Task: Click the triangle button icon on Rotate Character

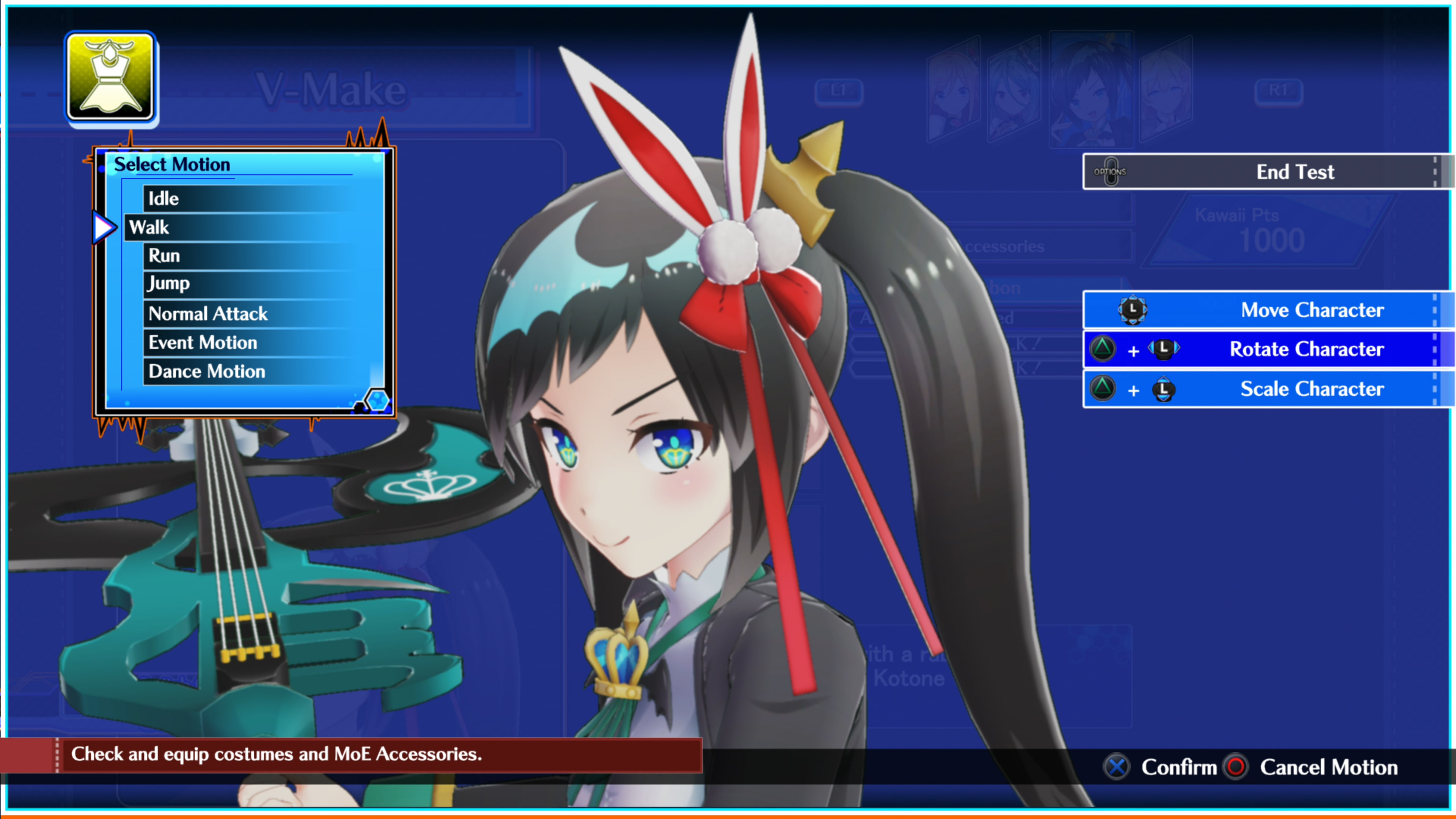Action: click(x=1103, y=349)
